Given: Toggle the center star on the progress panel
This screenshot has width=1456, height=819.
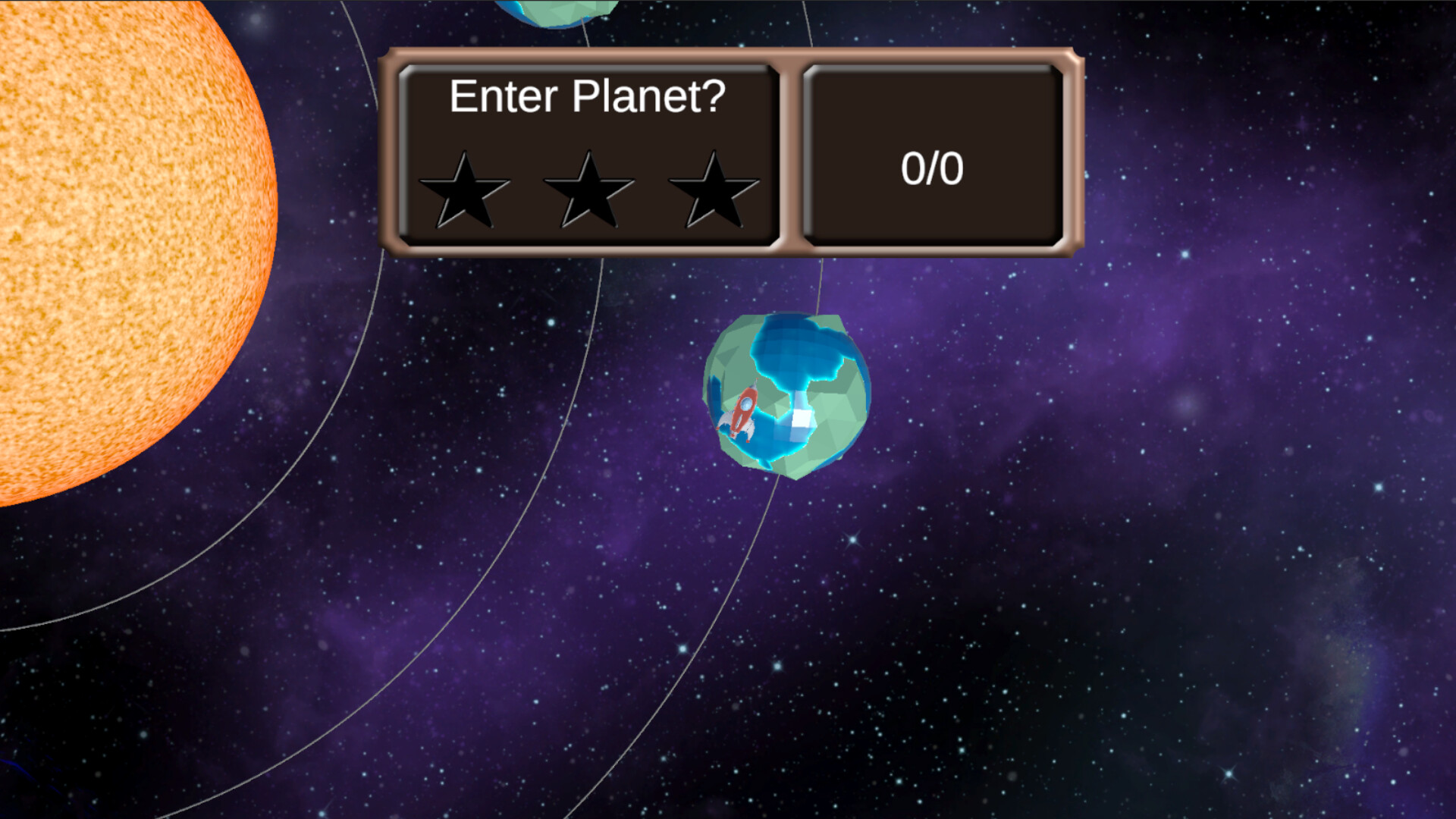Looking at the screenshot, I should tap(588, 190).
